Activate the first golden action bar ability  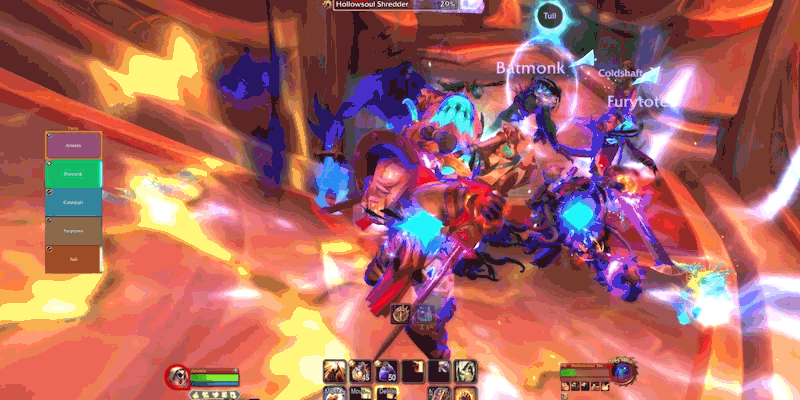334,371
